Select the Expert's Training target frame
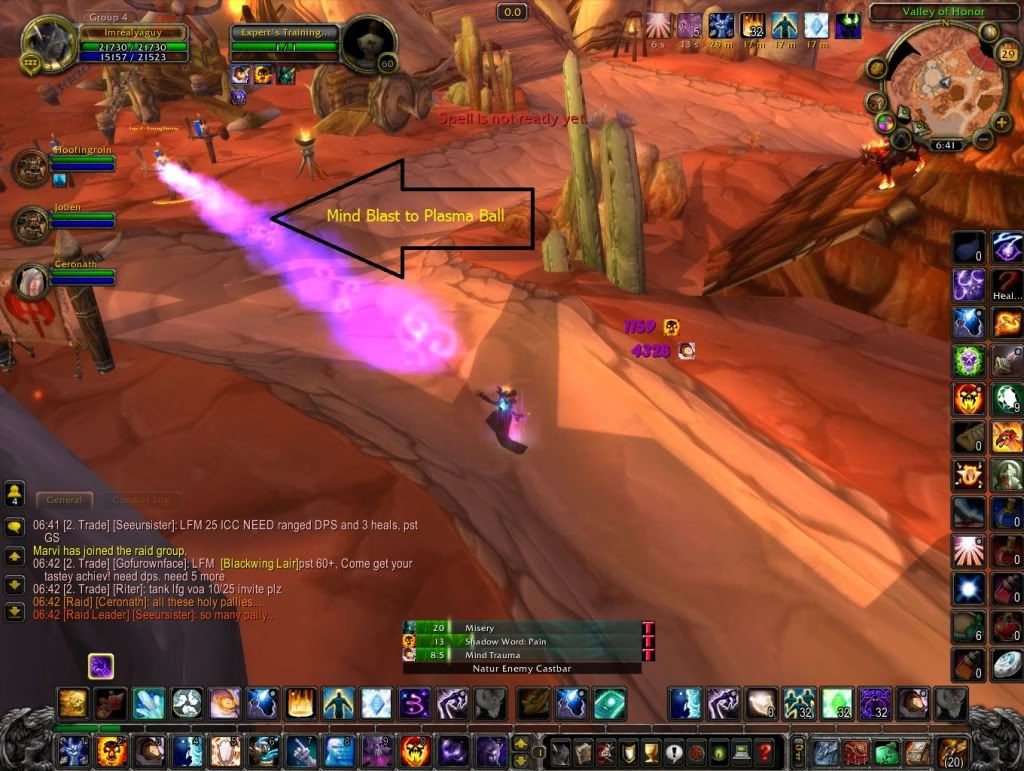 [284, 41]
